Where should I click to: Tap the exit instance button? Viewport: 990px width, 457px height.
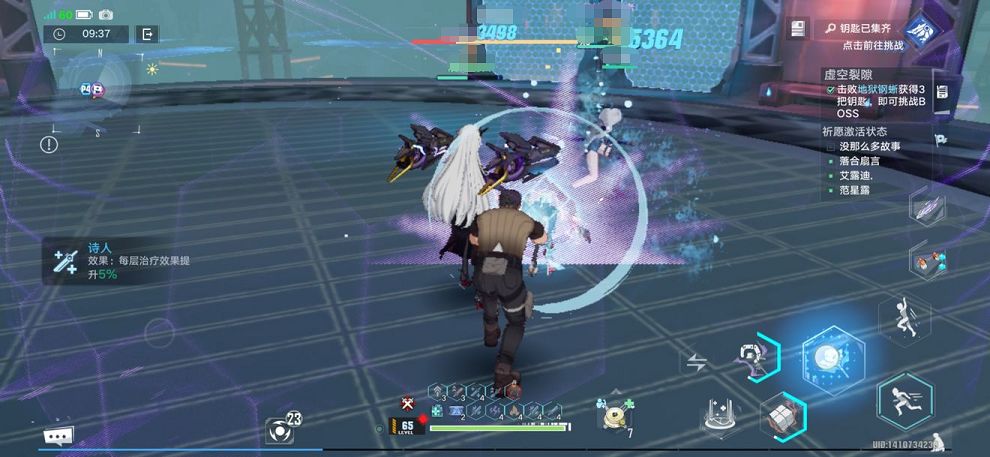[x=147, y=34]
